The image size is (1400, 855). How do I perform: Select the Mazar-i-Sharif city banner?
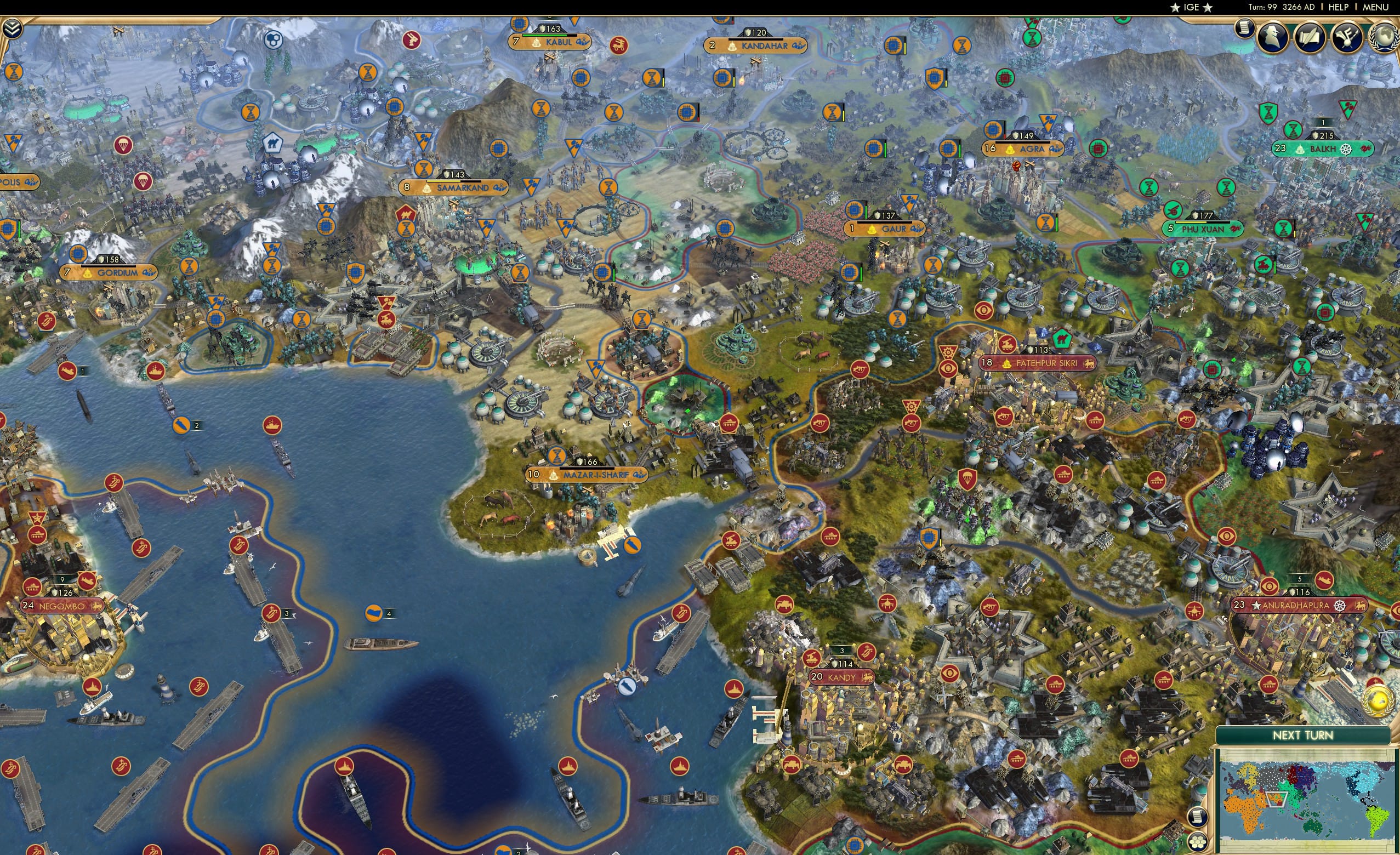pyautogui.click(x=588, y=476)
